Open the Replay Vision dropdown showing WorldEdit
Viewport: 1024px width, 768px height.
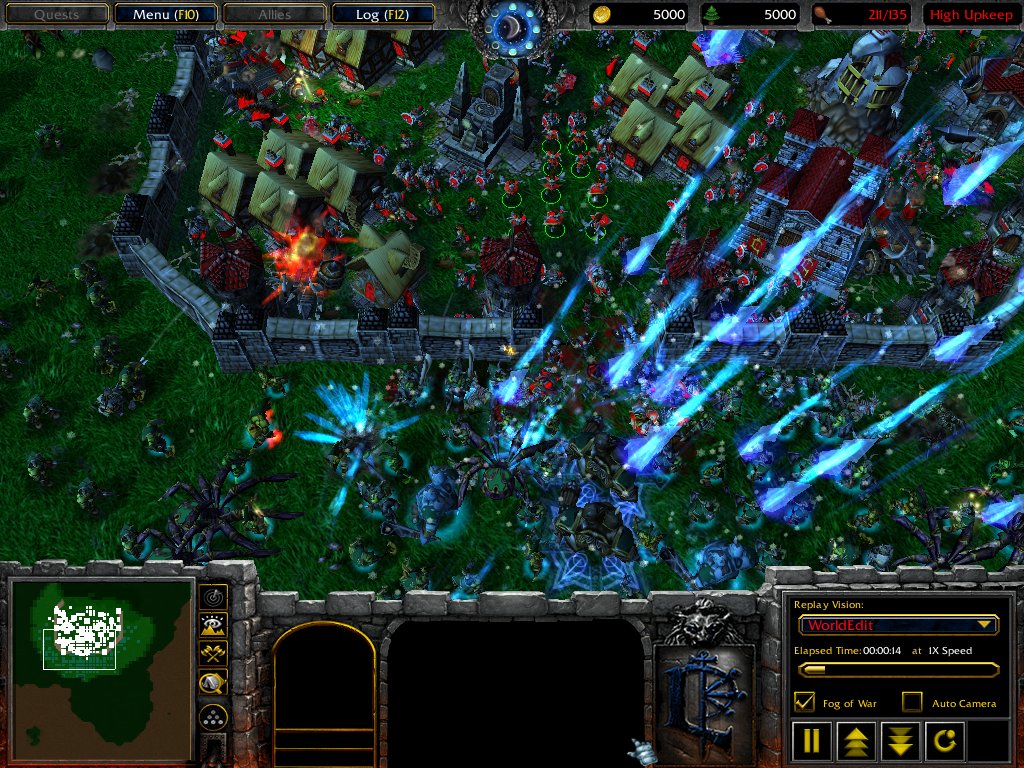tap(898, 625)
